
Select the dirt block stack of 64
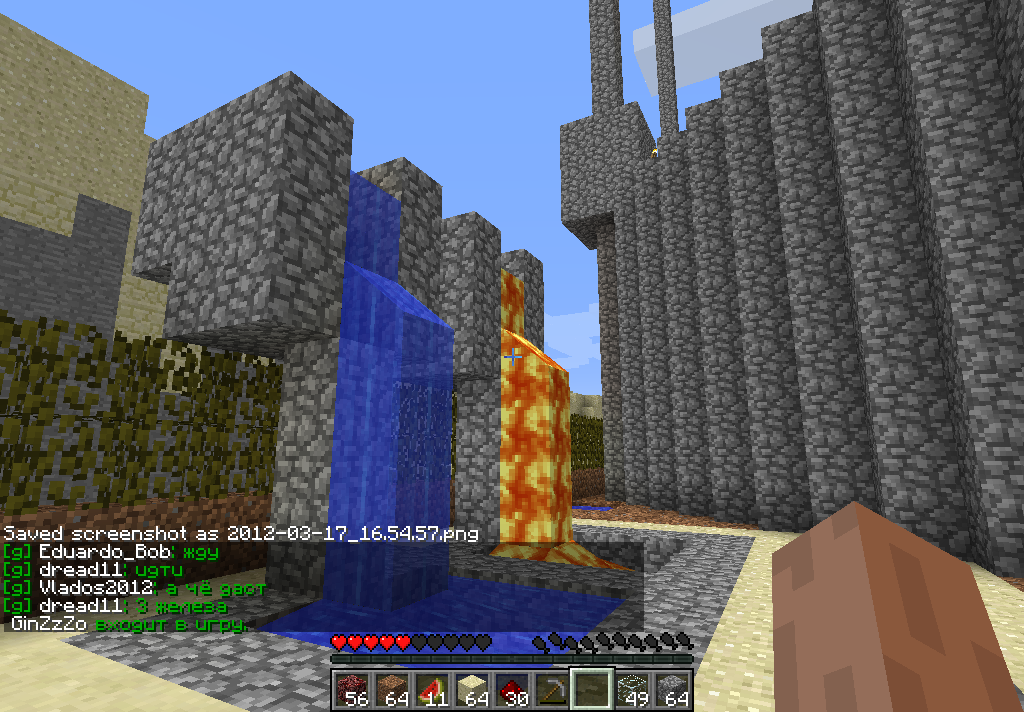(391, 689)
